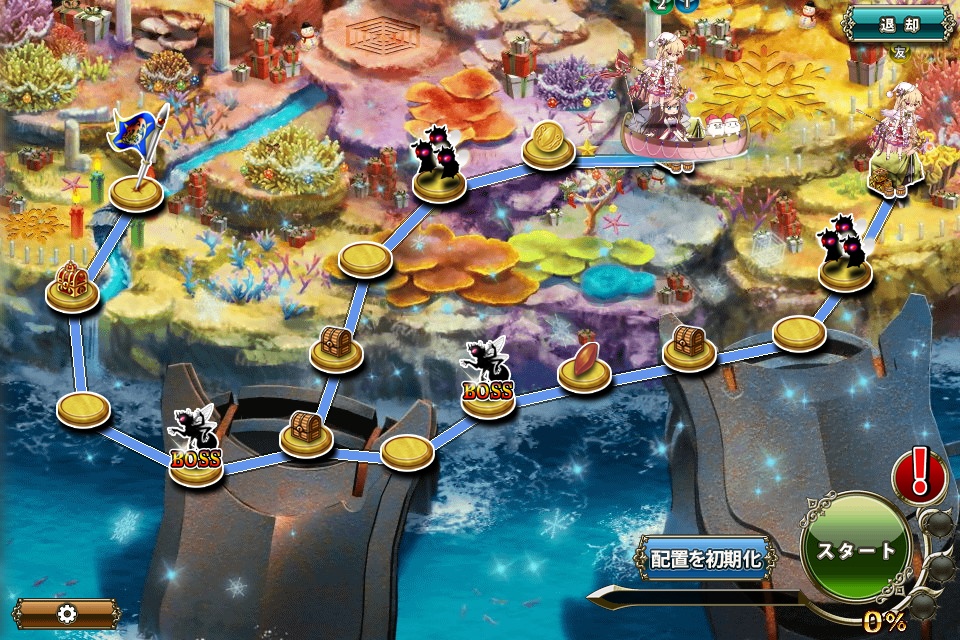Start the stage with the green スタート button
The height and width of the screenshot is (640, 960).
coord(856,550)
